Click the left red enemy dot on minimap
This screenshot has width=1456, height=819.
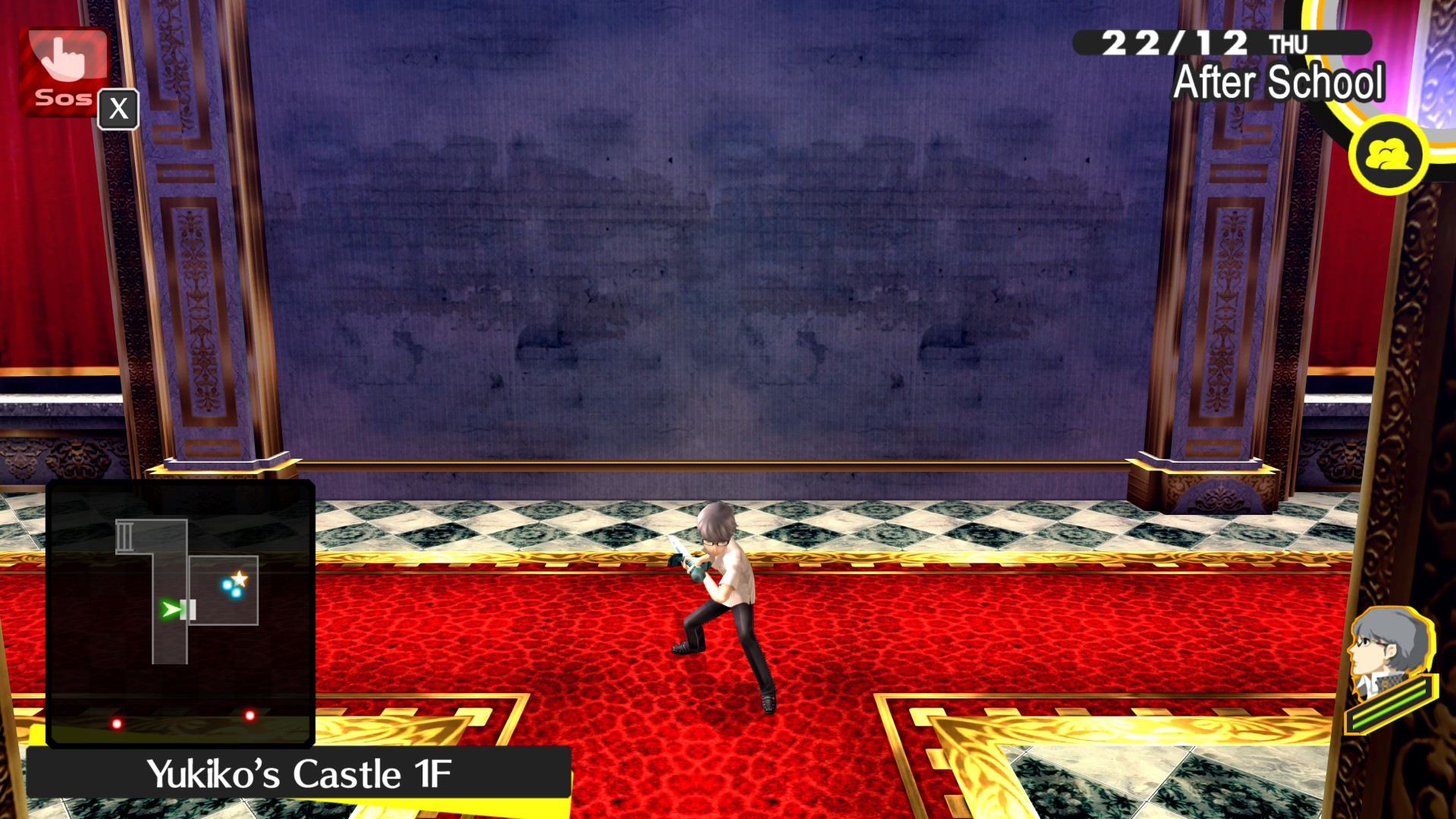tap(116, 723)
